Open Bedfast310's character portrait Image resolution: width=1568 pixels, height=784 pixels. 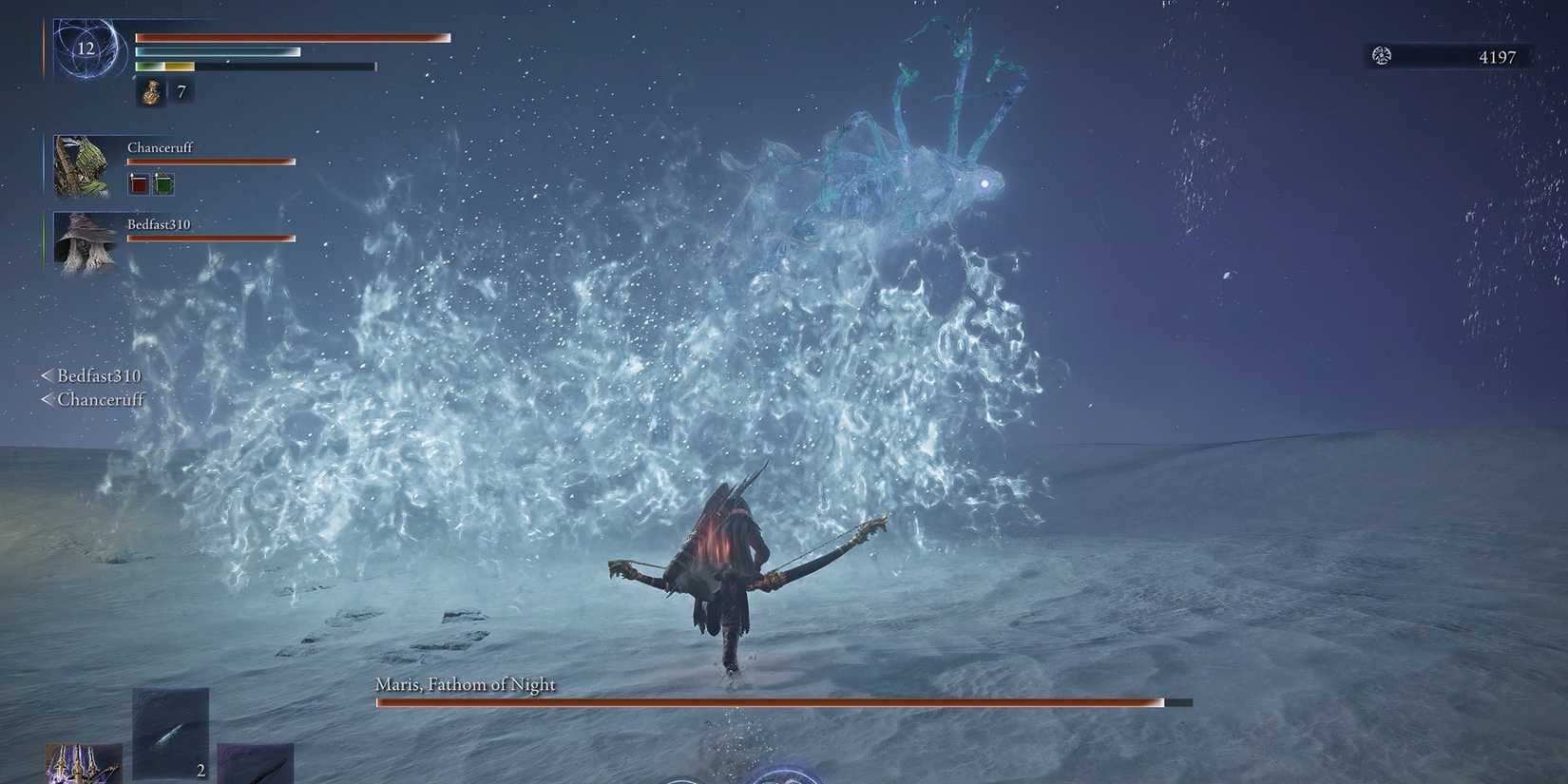pos(86,242)
